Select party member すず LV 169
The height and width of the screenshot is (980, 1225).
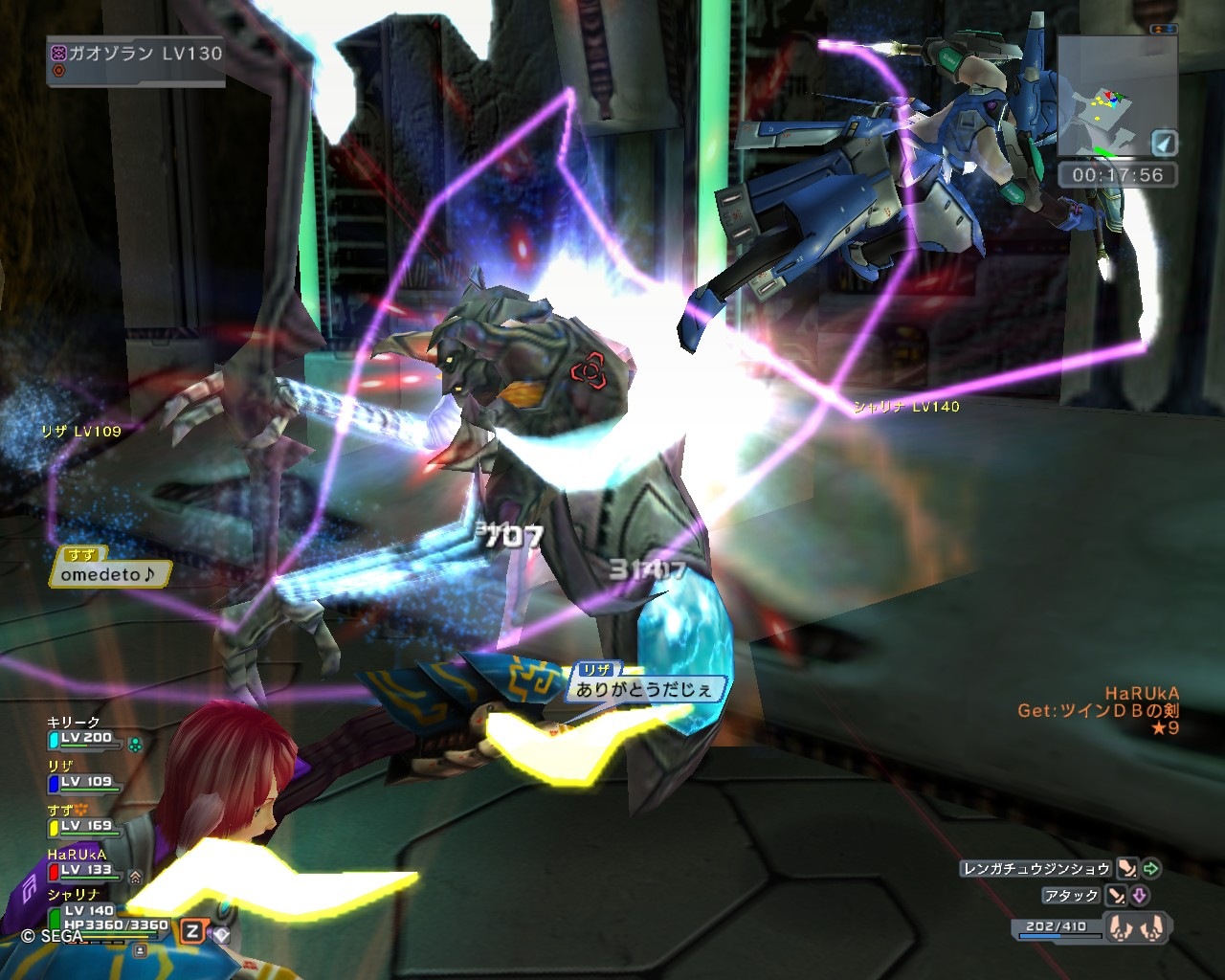(x=85, y=826)
